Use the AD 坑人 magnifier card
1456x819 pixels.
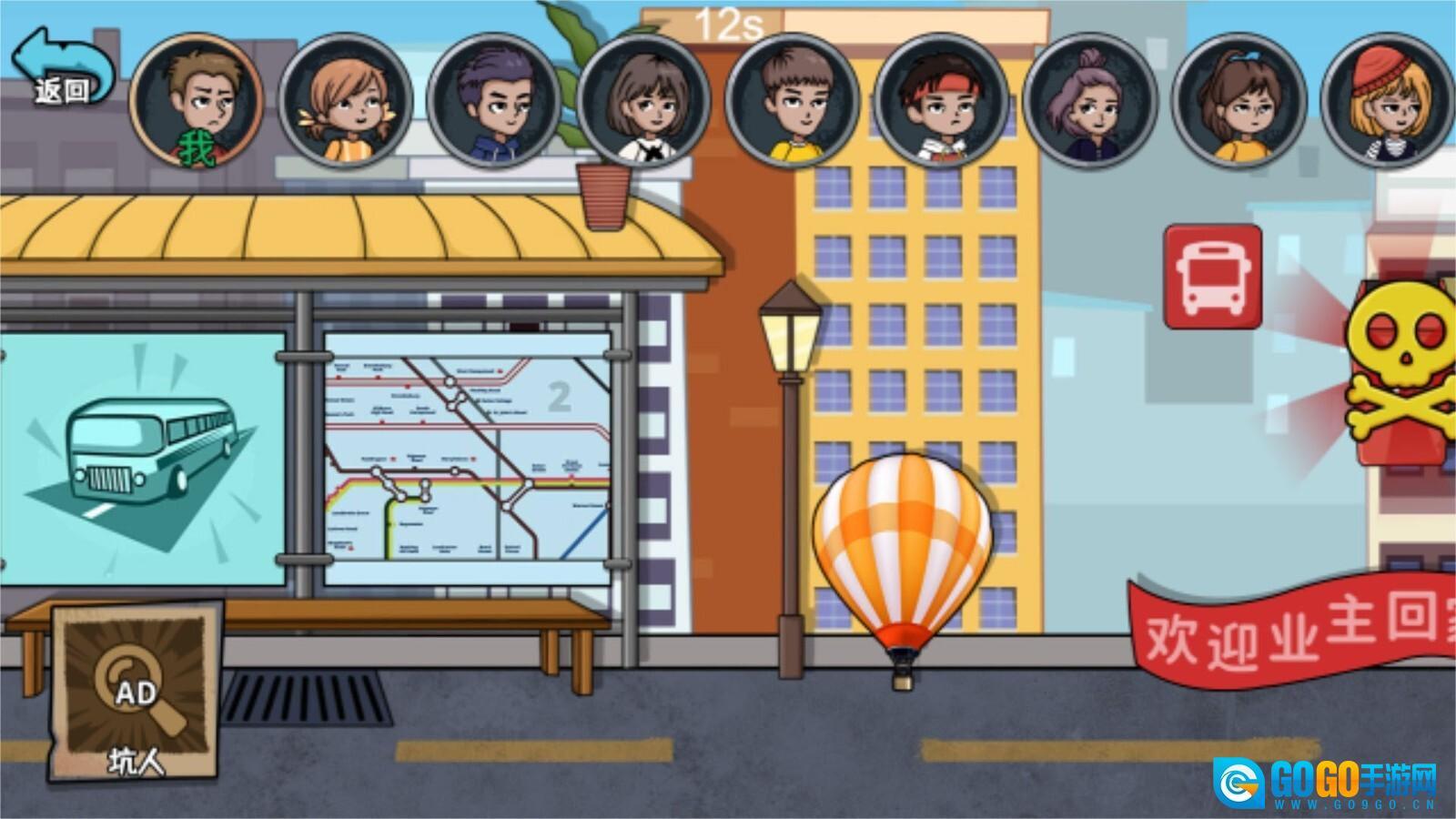point(136,693)
